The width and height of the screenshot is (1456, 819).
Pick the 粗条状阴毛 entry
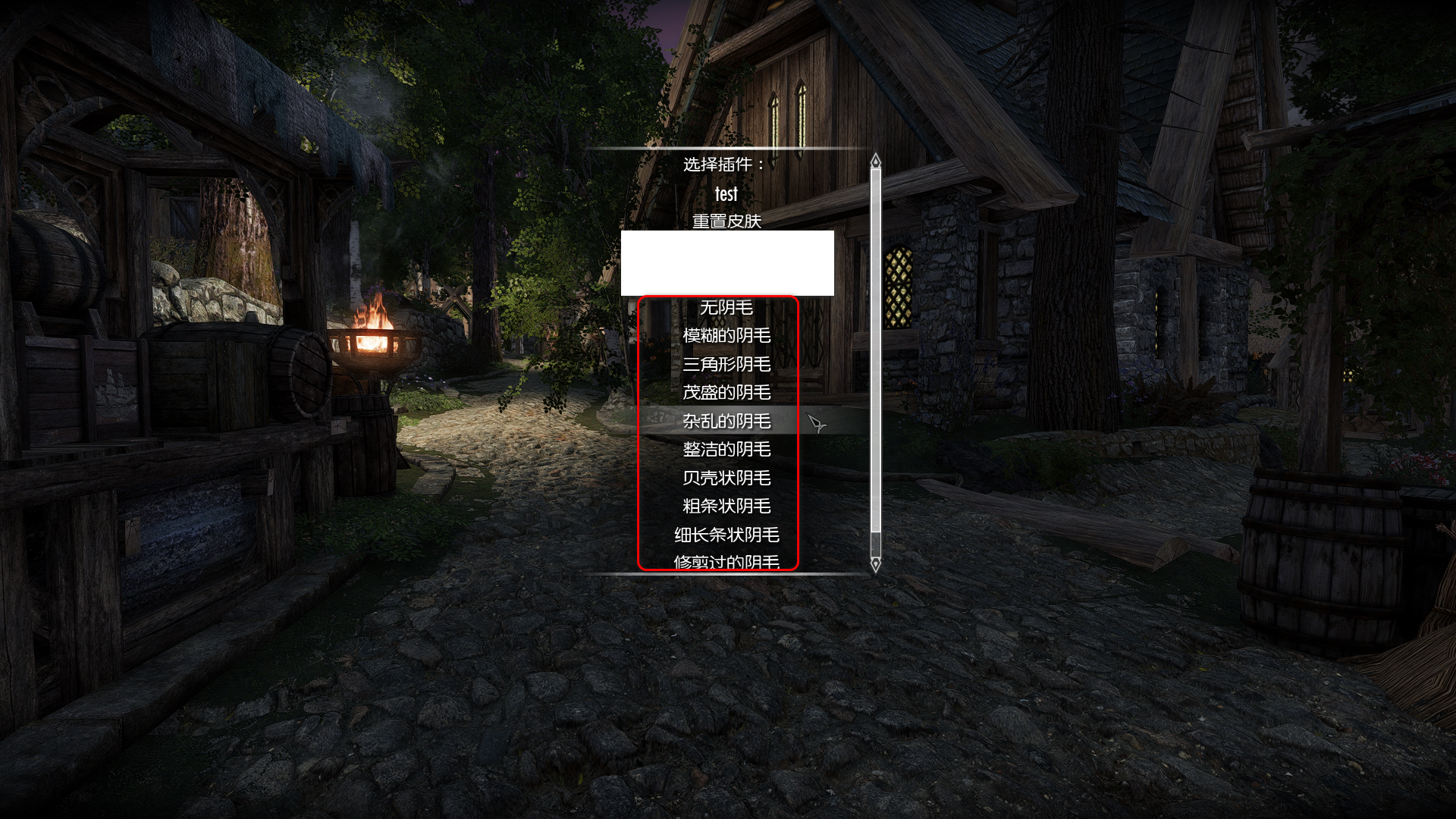pos(726,506)
